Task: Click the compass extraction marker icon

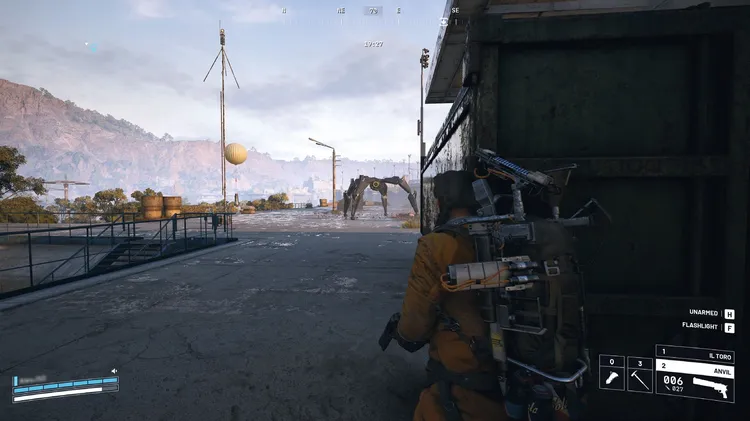Action: coord(441,19)
